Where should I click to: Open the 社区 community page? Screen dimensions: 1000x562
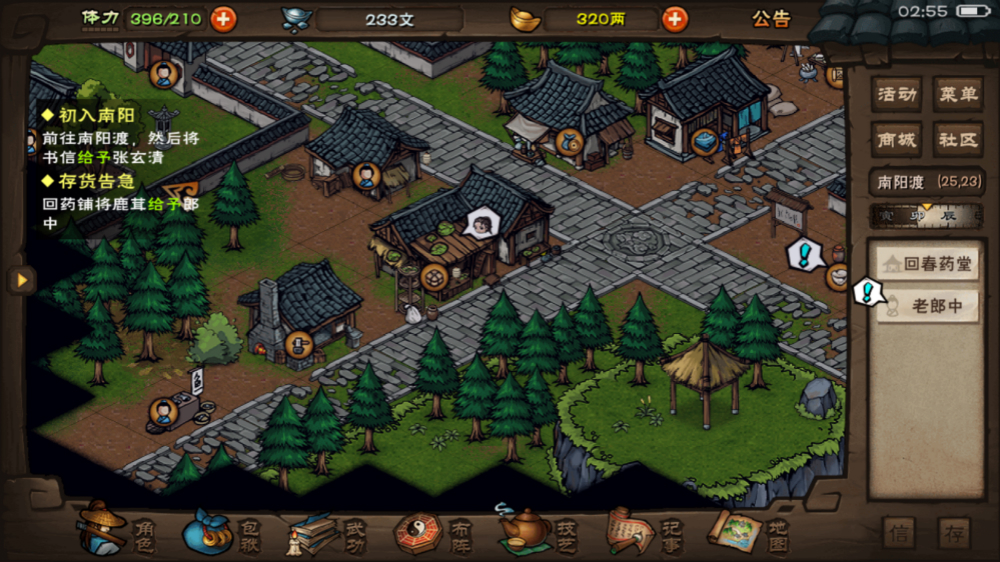coord(957,140)
